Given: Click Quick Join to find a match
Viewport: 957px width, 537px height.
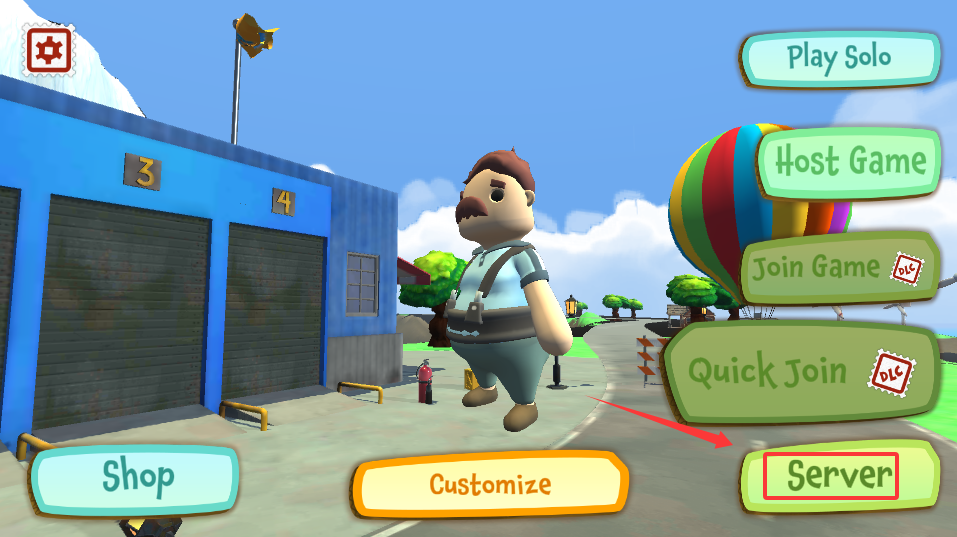Looking at the screenshot, I should point(800,372).
